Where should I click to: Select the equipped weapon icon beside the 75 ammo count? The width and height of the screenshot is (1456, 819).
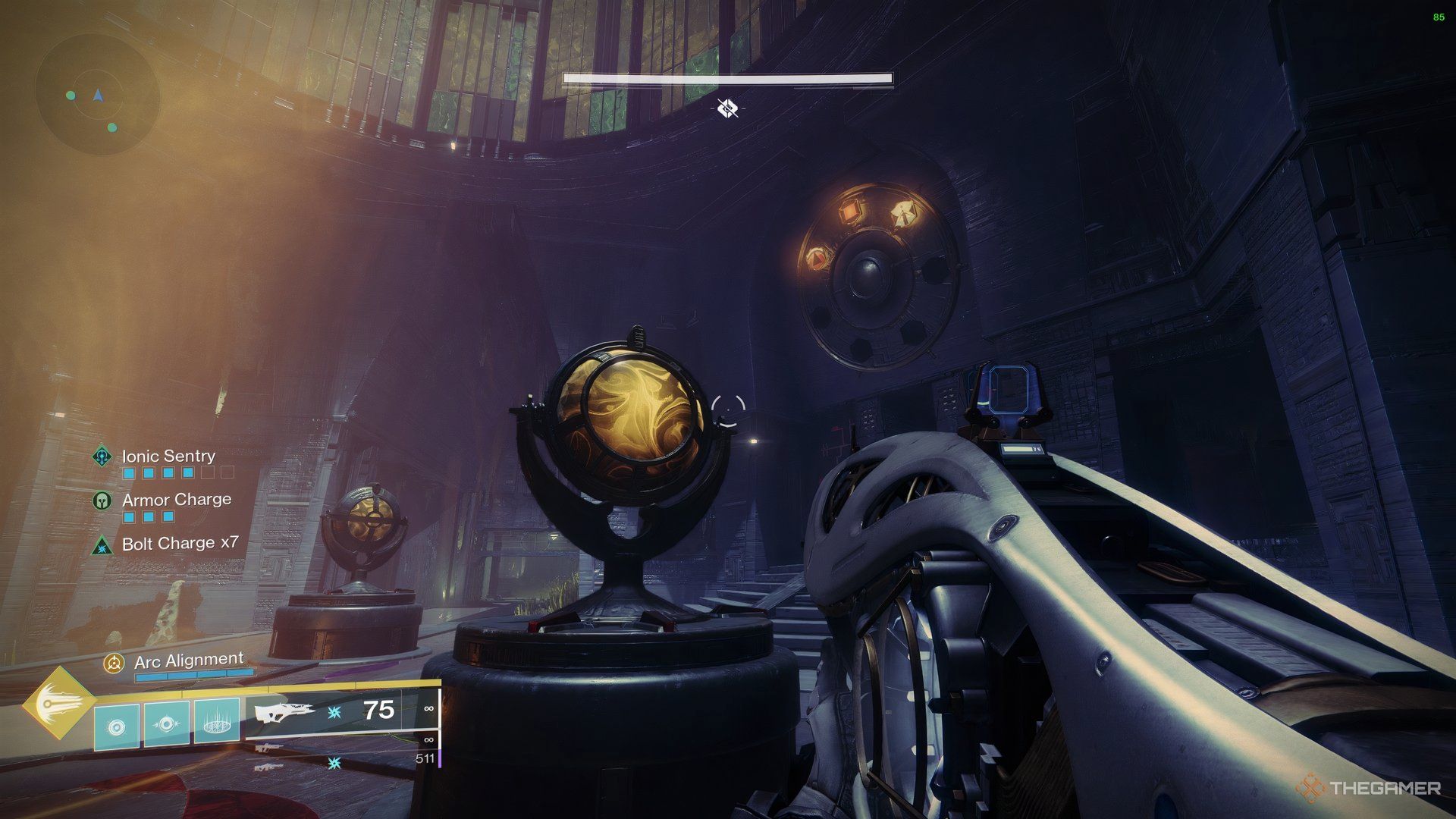pos(285,712)
